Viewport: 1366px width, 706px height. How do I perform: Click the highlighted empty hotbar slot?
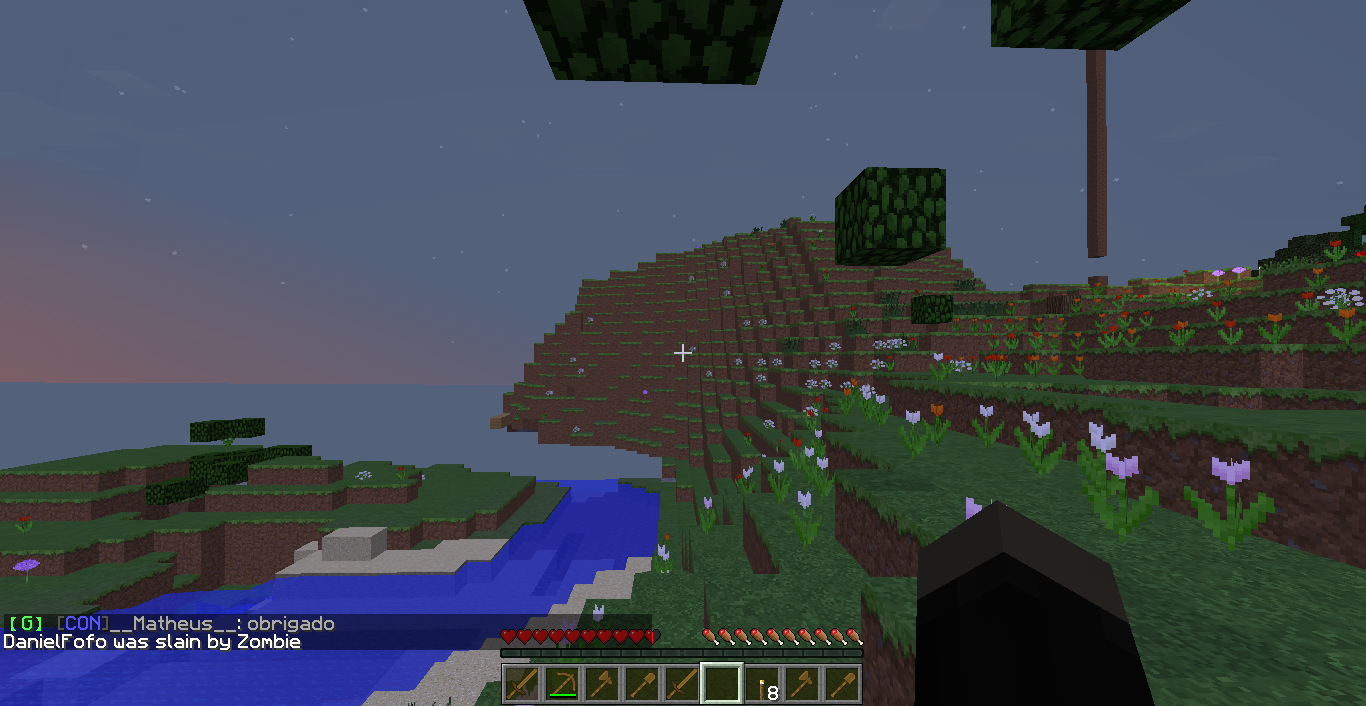click(x=721, y=684)
